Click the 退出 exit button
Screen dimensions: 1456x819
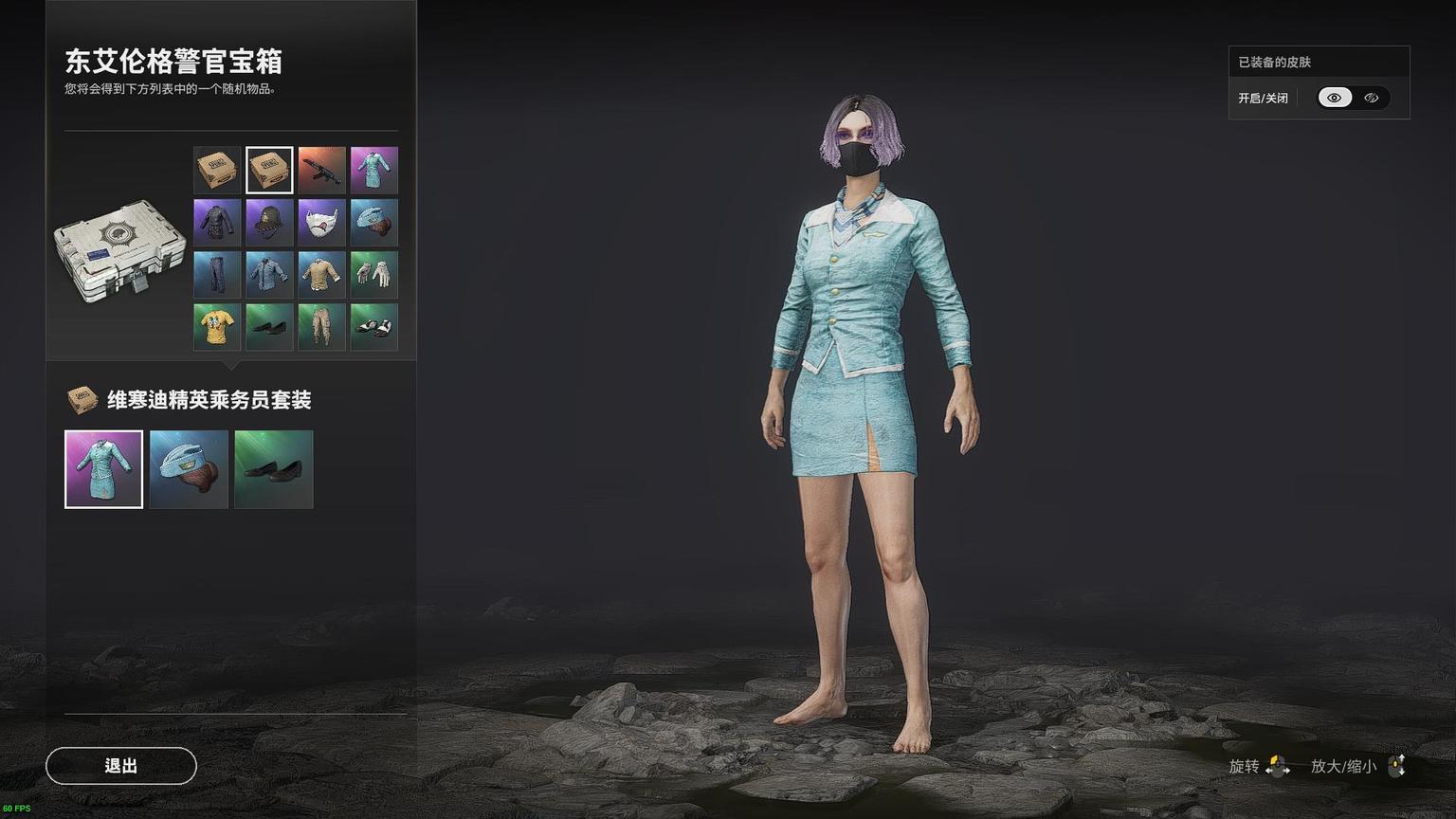121,766
